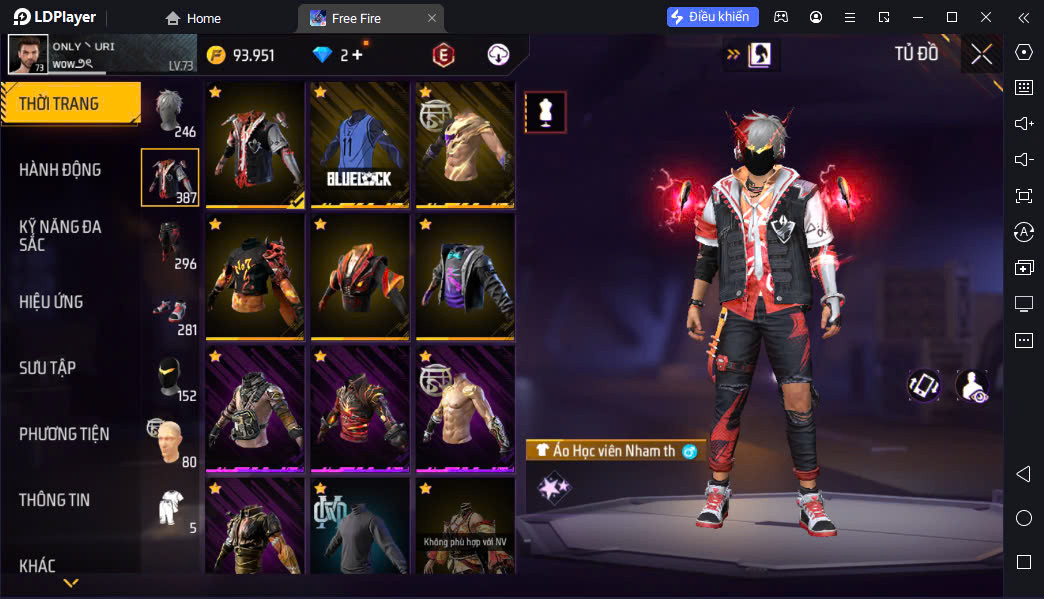Open the player profile avatar
Image resolution: width=1044 pixels, height=599 pixels.
[x=28, y=54]
